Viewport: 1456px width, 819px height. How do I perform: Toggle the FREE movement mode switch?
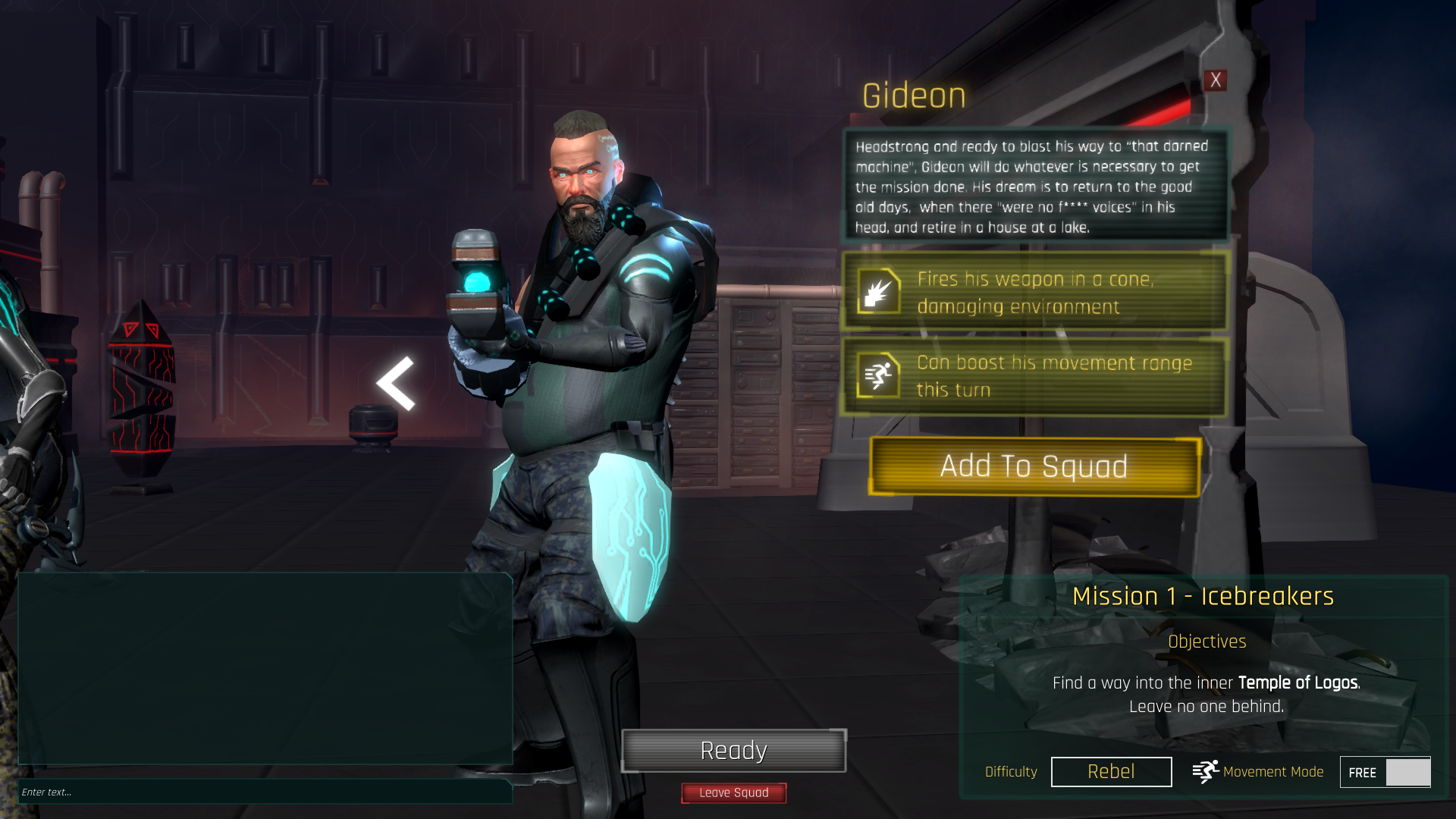click(x=1385, y=772)
